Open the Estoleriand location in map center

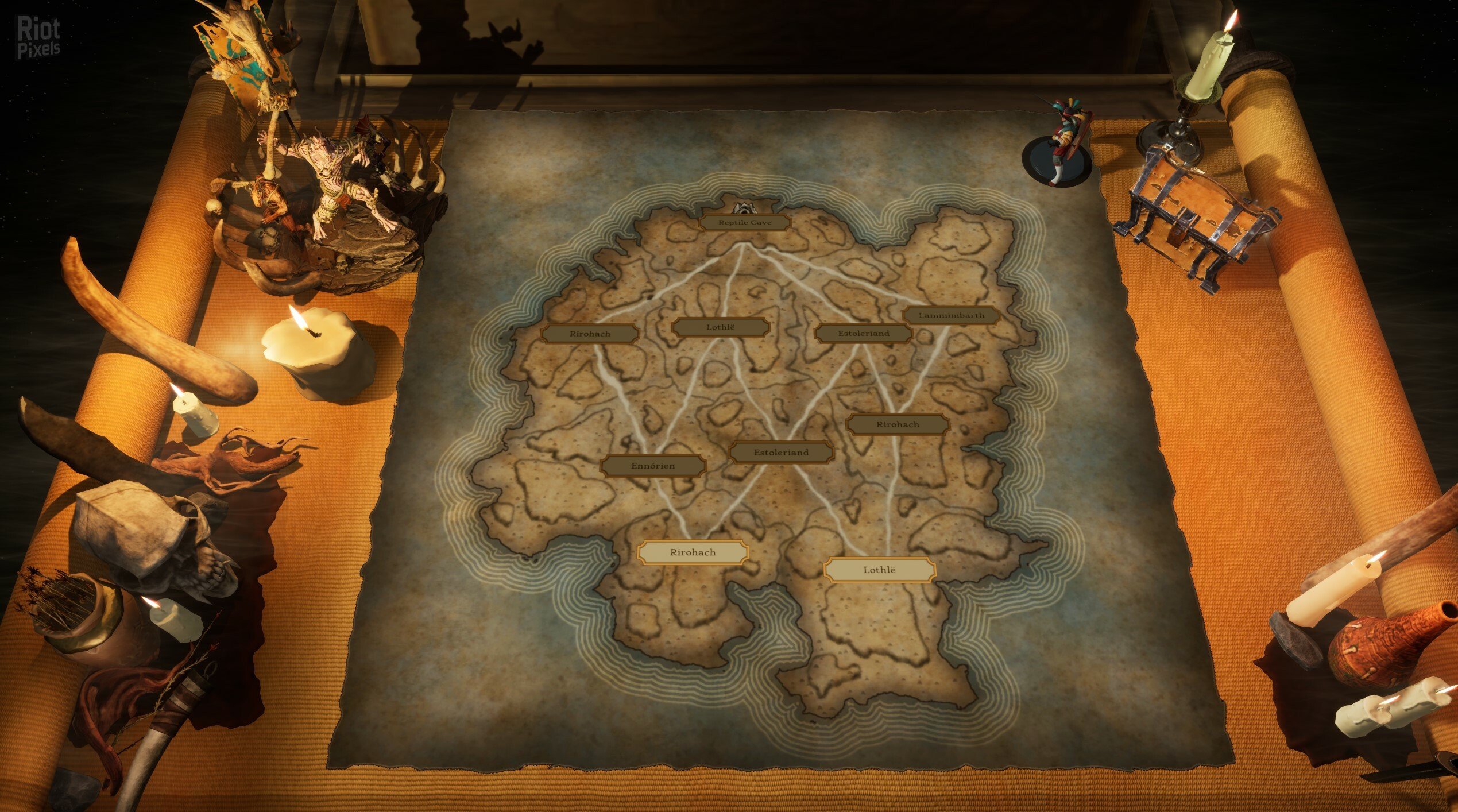[x=781, y=453]
